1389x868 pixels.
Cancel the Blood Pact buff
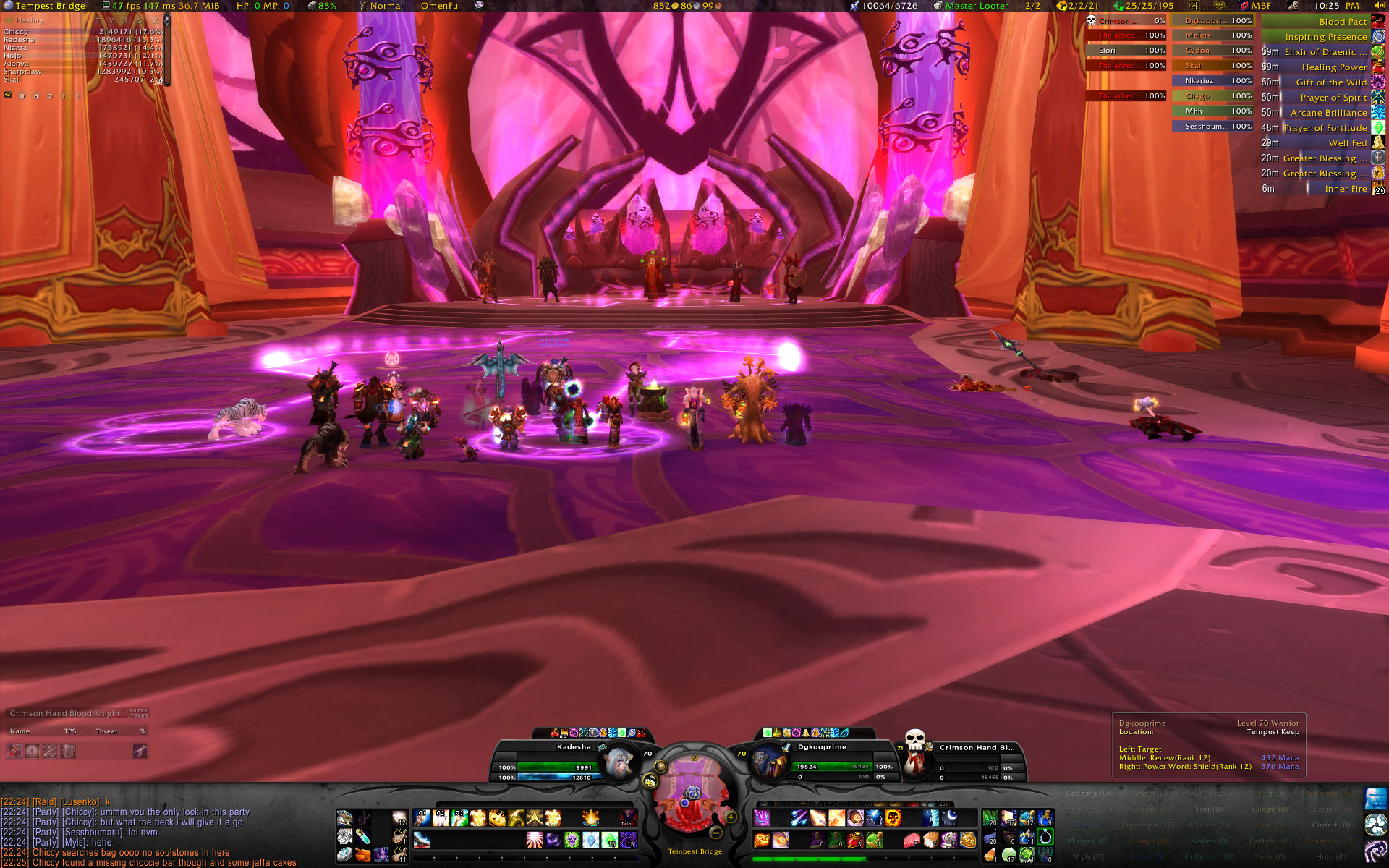[1378, 22]
